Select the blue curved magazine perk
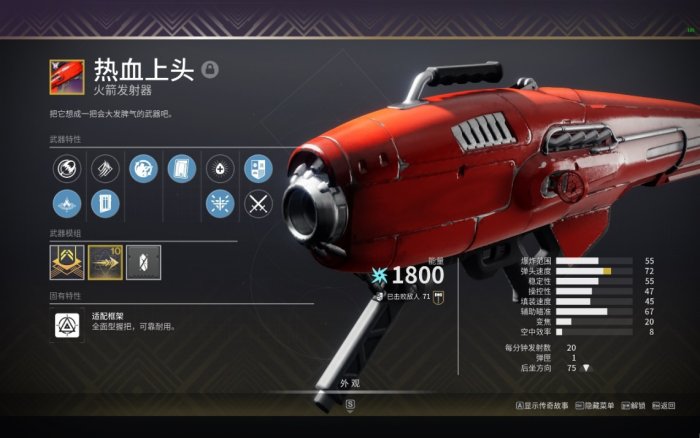The height and width of the screenshot is (438, 700). (181, 168)
